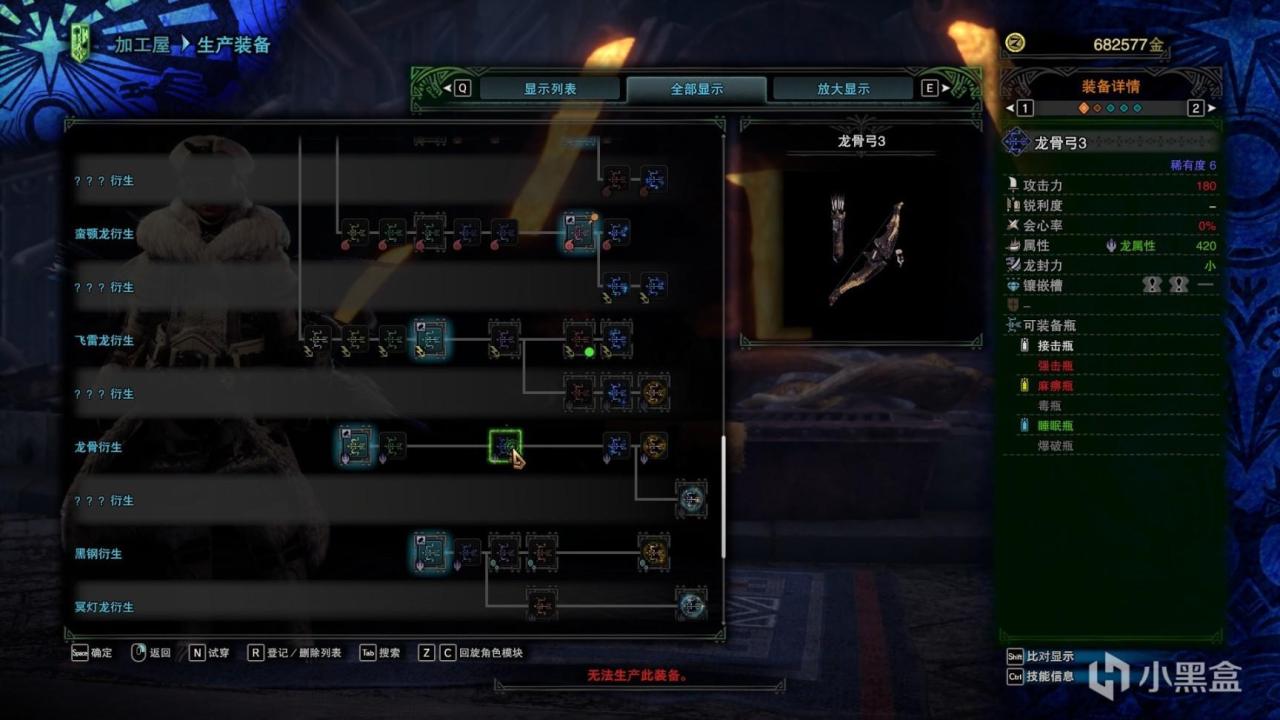Click the weapon tree's vertical scrollbar
Image resolution: width=1280 pixels, height=720 pixels.
(x=723, y=497)
